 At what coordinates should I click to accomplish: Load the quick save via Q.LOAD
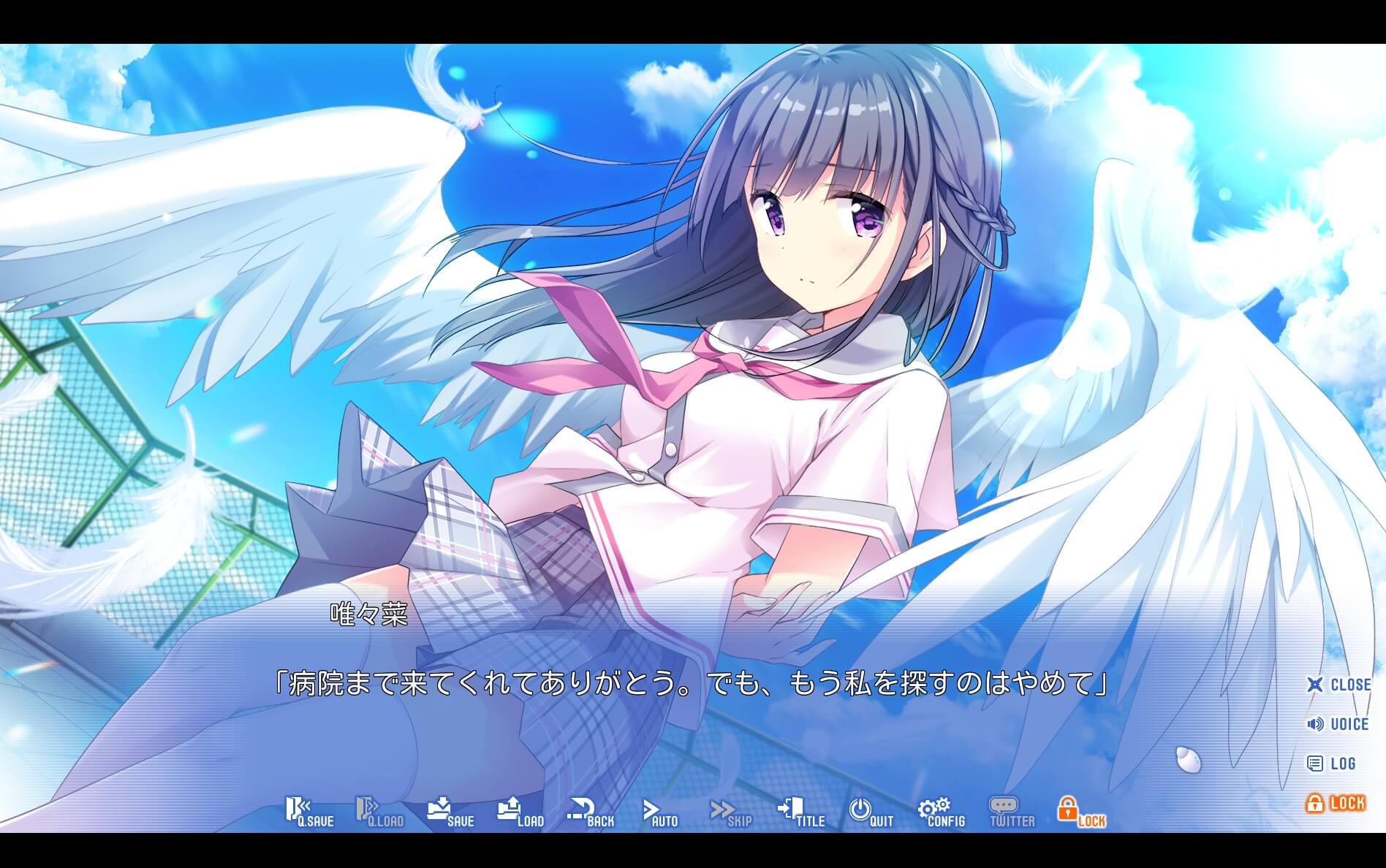coord(379,811)
